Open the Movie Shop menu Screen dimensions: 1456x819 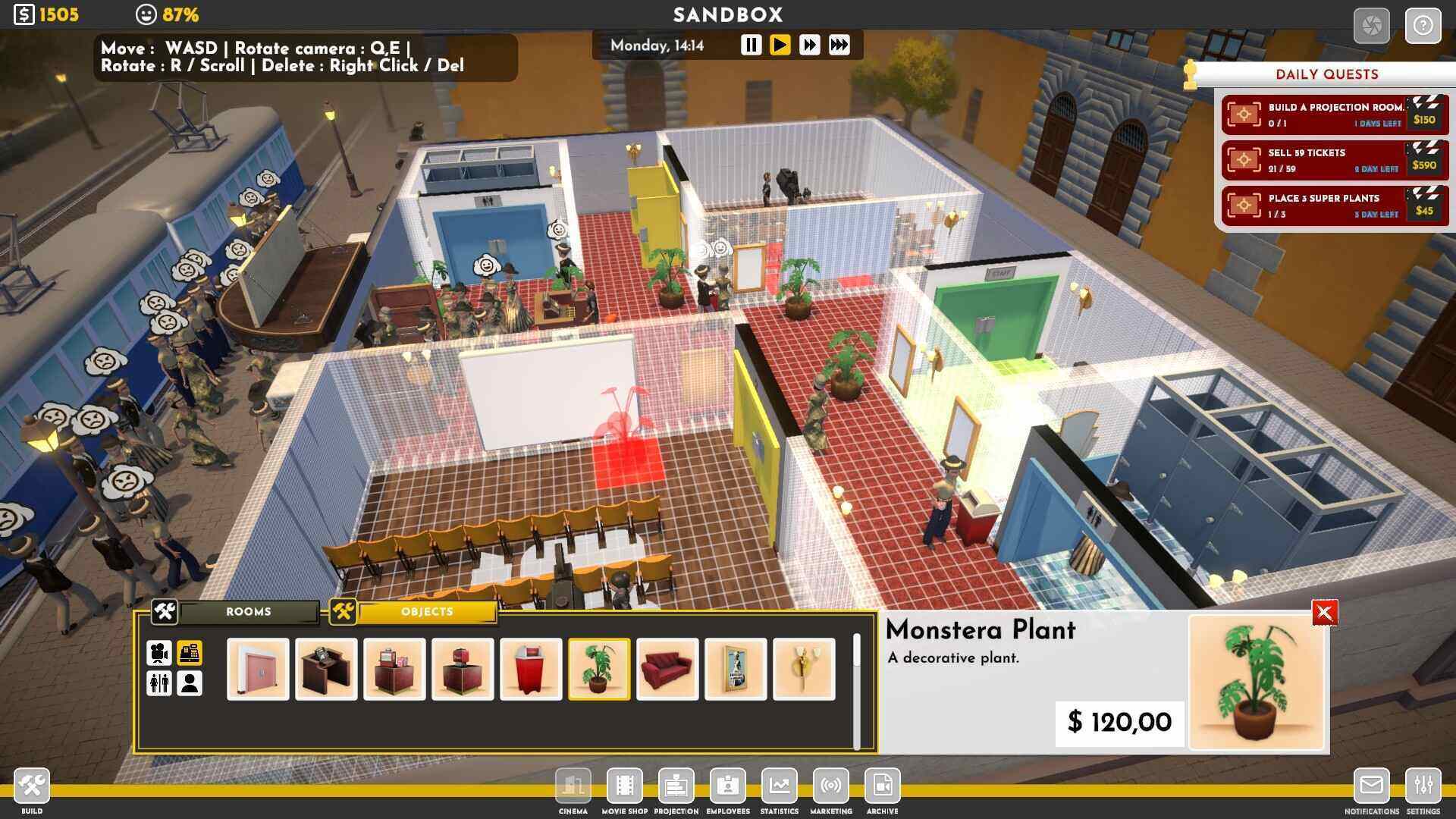624,786
